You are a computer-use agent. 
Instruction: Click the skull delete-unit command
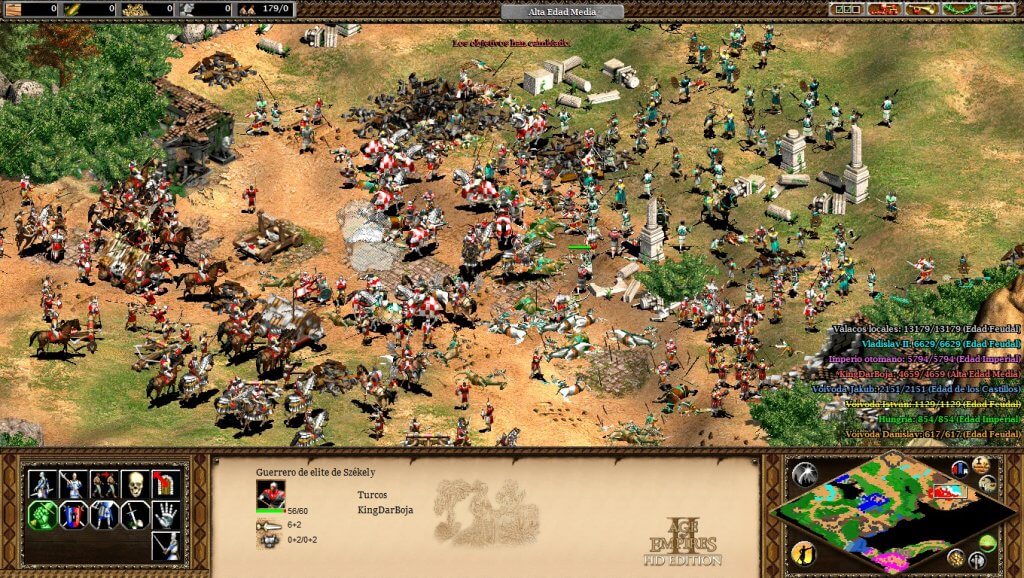click(135, 485)
